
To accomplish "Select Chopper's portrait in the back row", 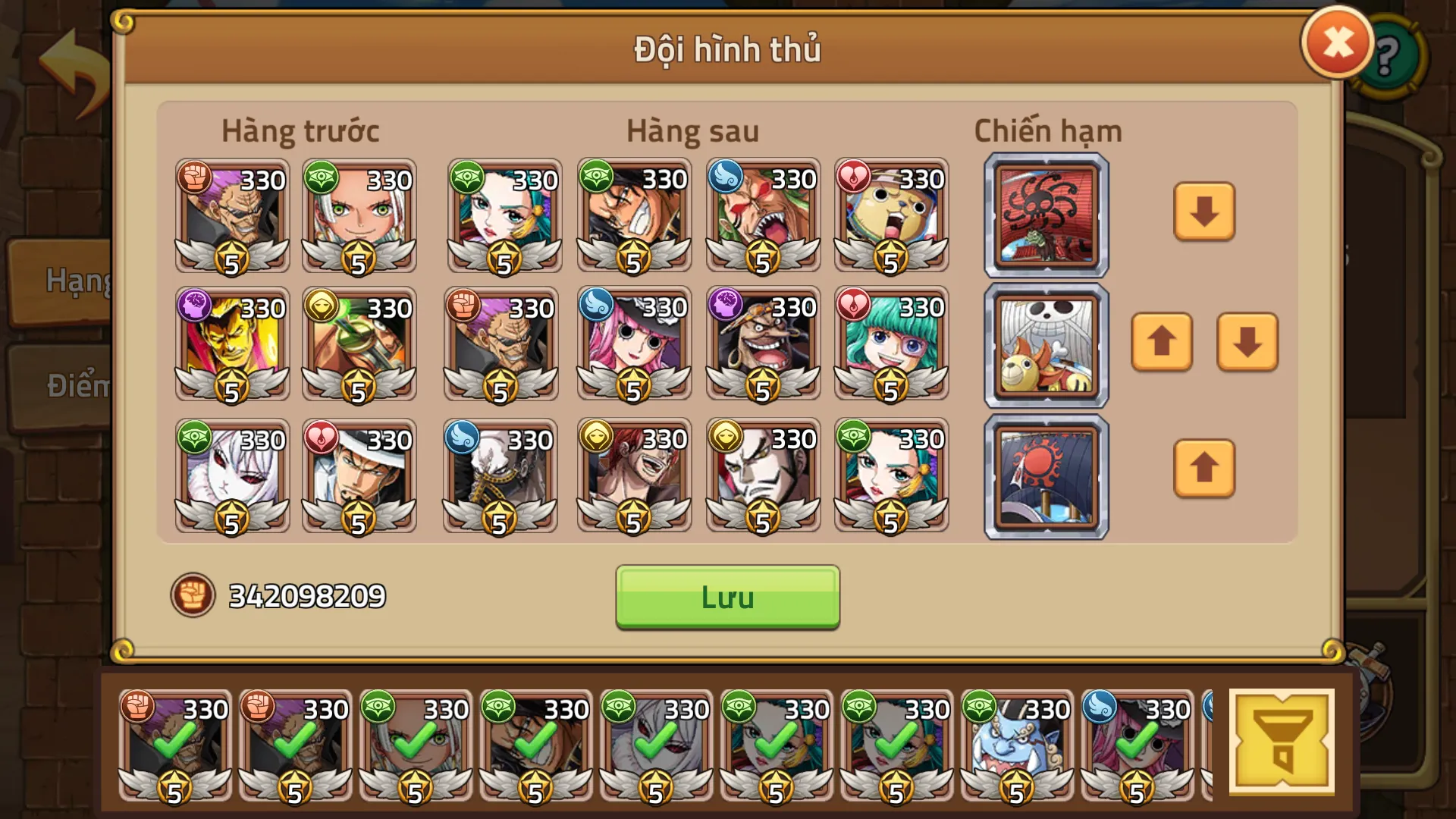I will (x=891, y=218).
